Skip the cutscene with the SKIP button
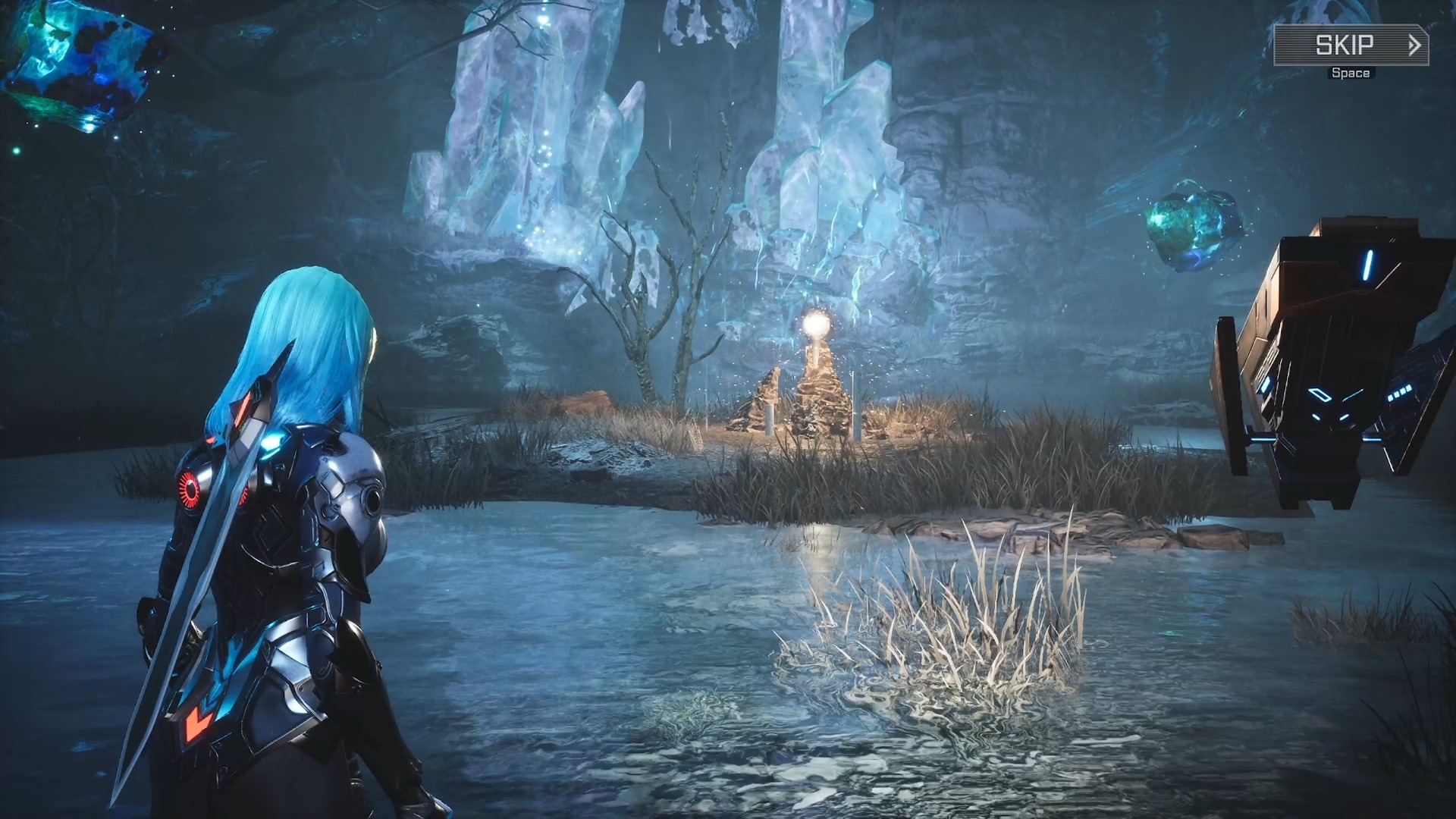The width and height of the screenshot is (1456, 819). [x=1351, y=45]
